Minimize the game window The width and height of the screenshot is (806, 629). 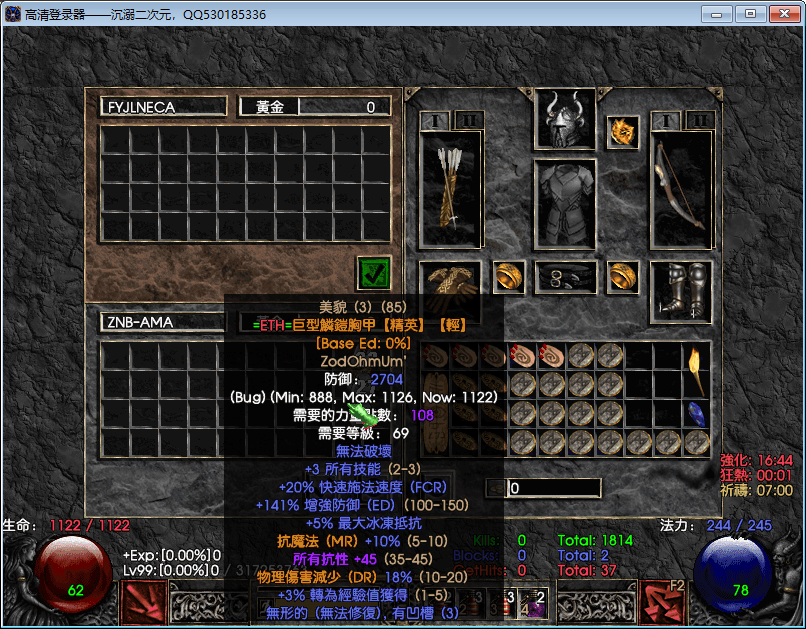717,14
